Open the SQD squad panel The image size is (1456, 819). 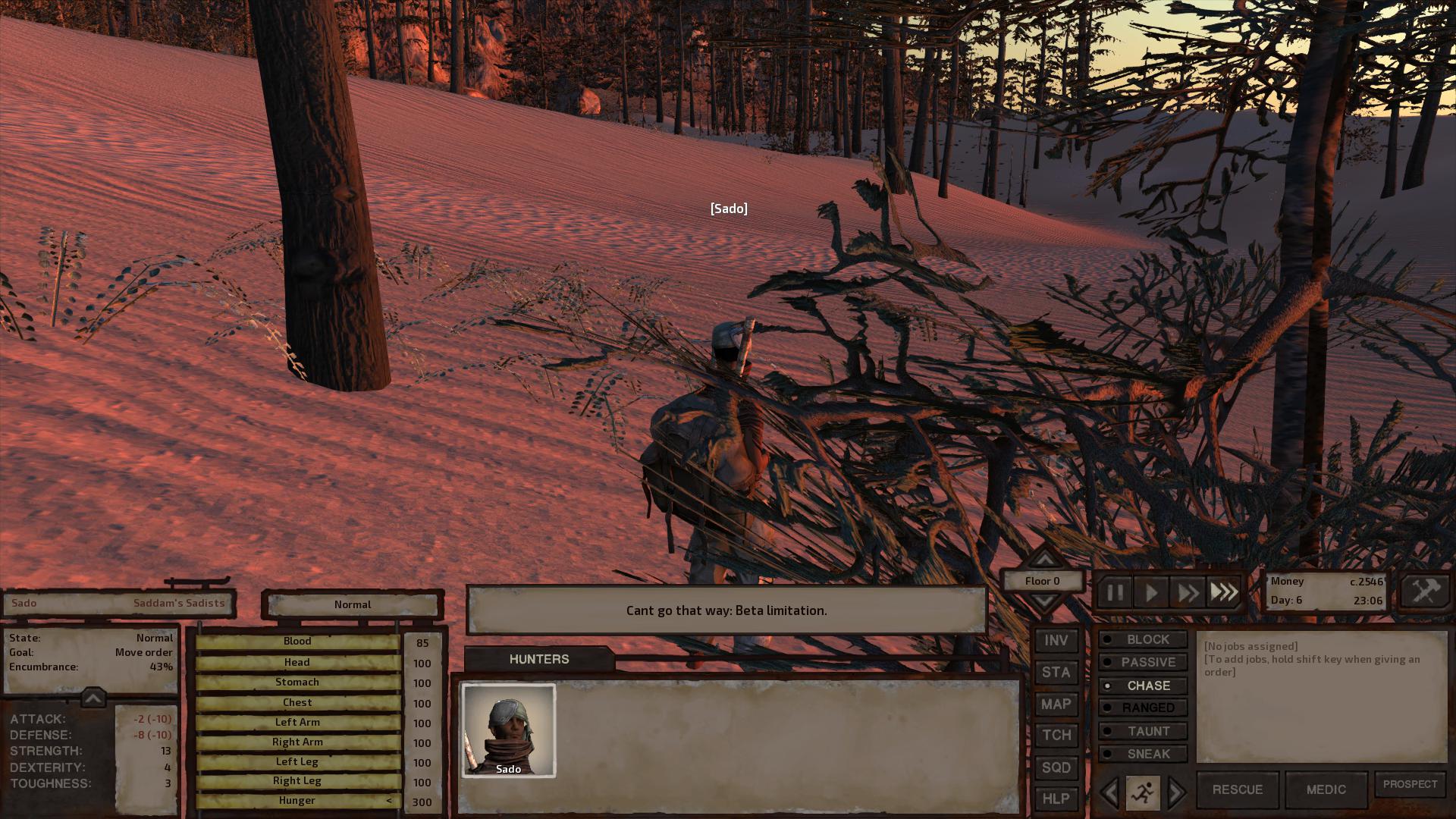point(1056,767)
